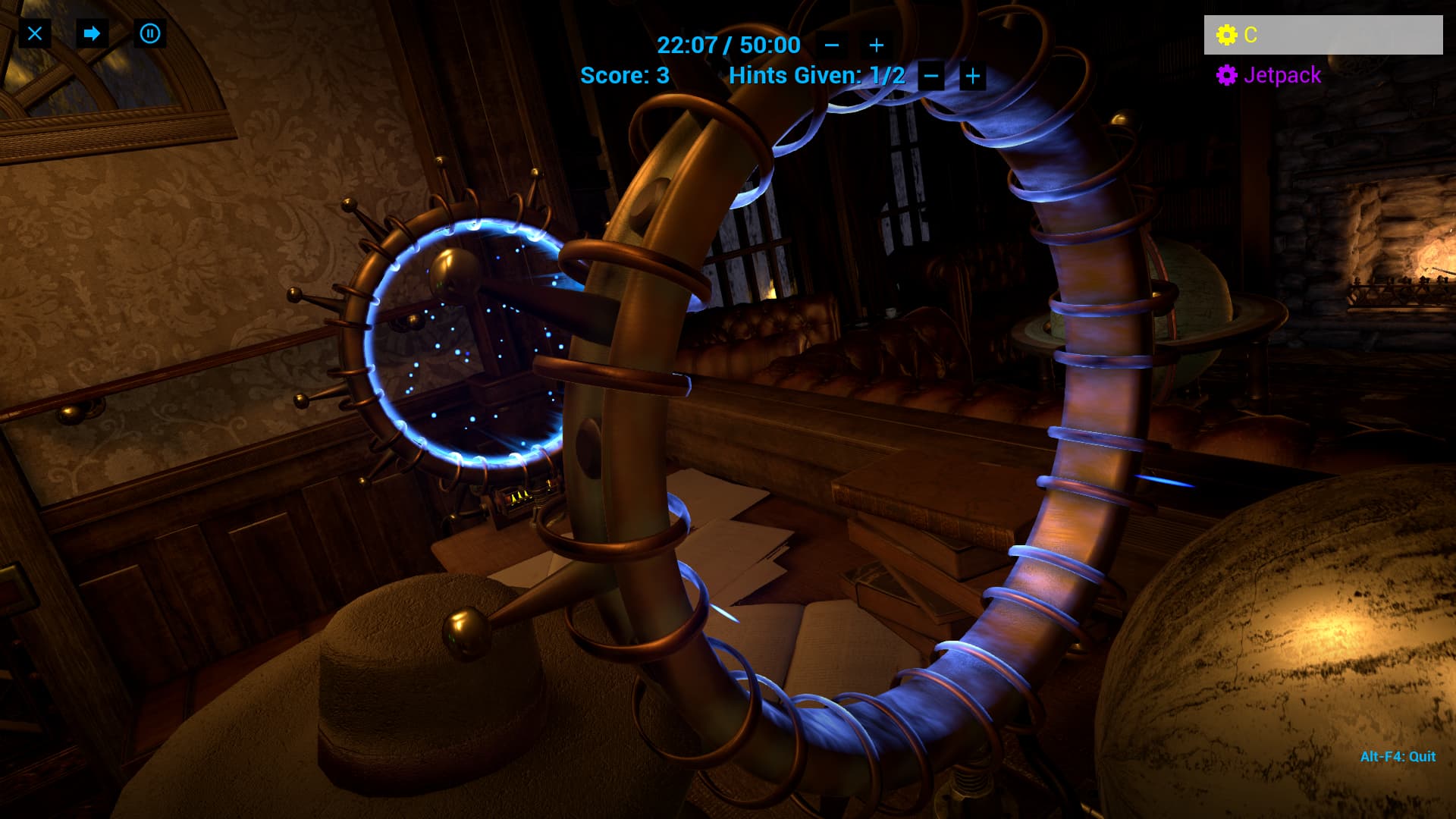Click the Alt-F4: Quit text label
Viewport: 1456px width, 819px height.
(x=1398, y=755)
